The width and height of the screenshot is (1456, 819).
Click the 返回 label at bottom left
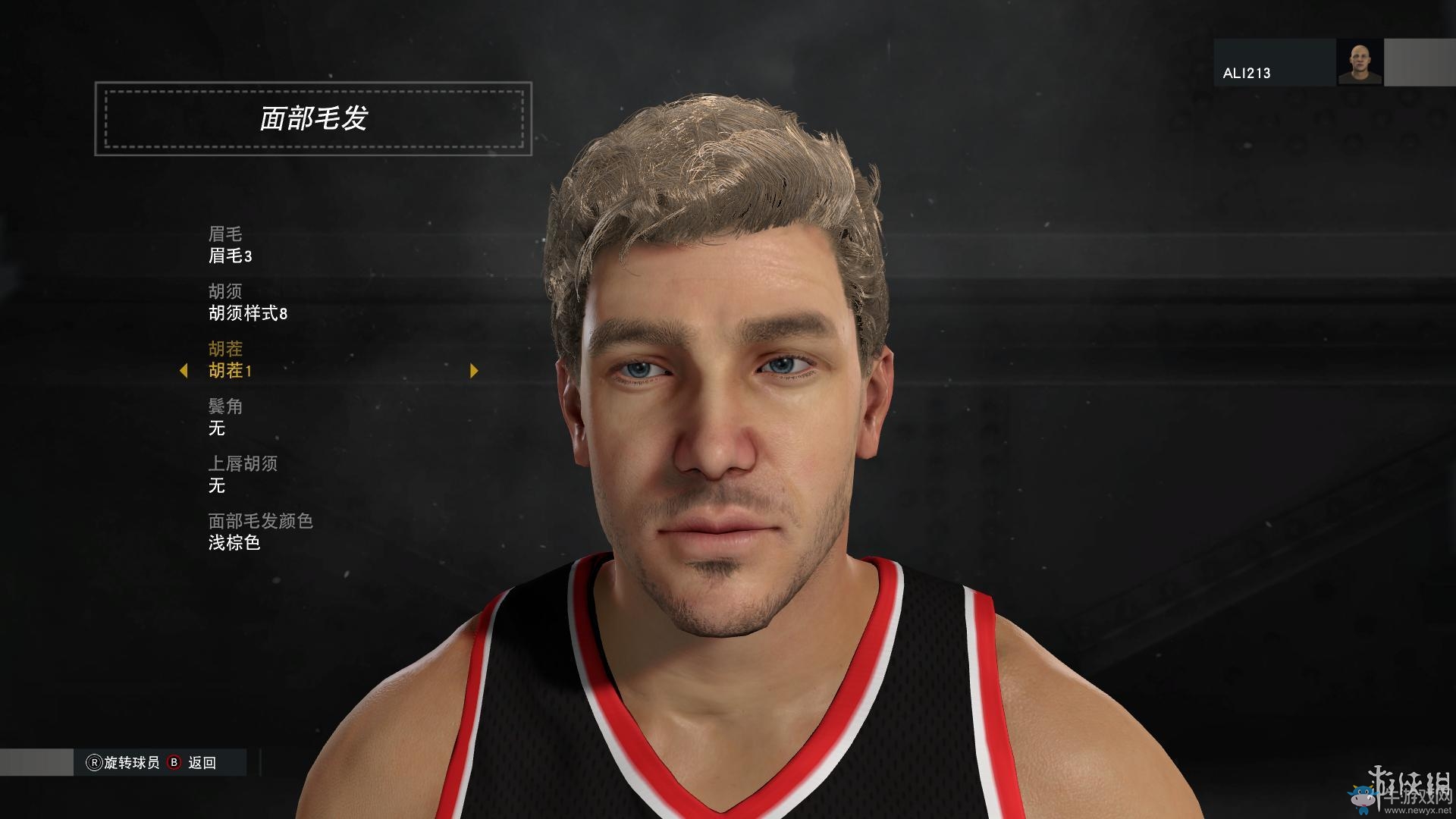point(202,763)
